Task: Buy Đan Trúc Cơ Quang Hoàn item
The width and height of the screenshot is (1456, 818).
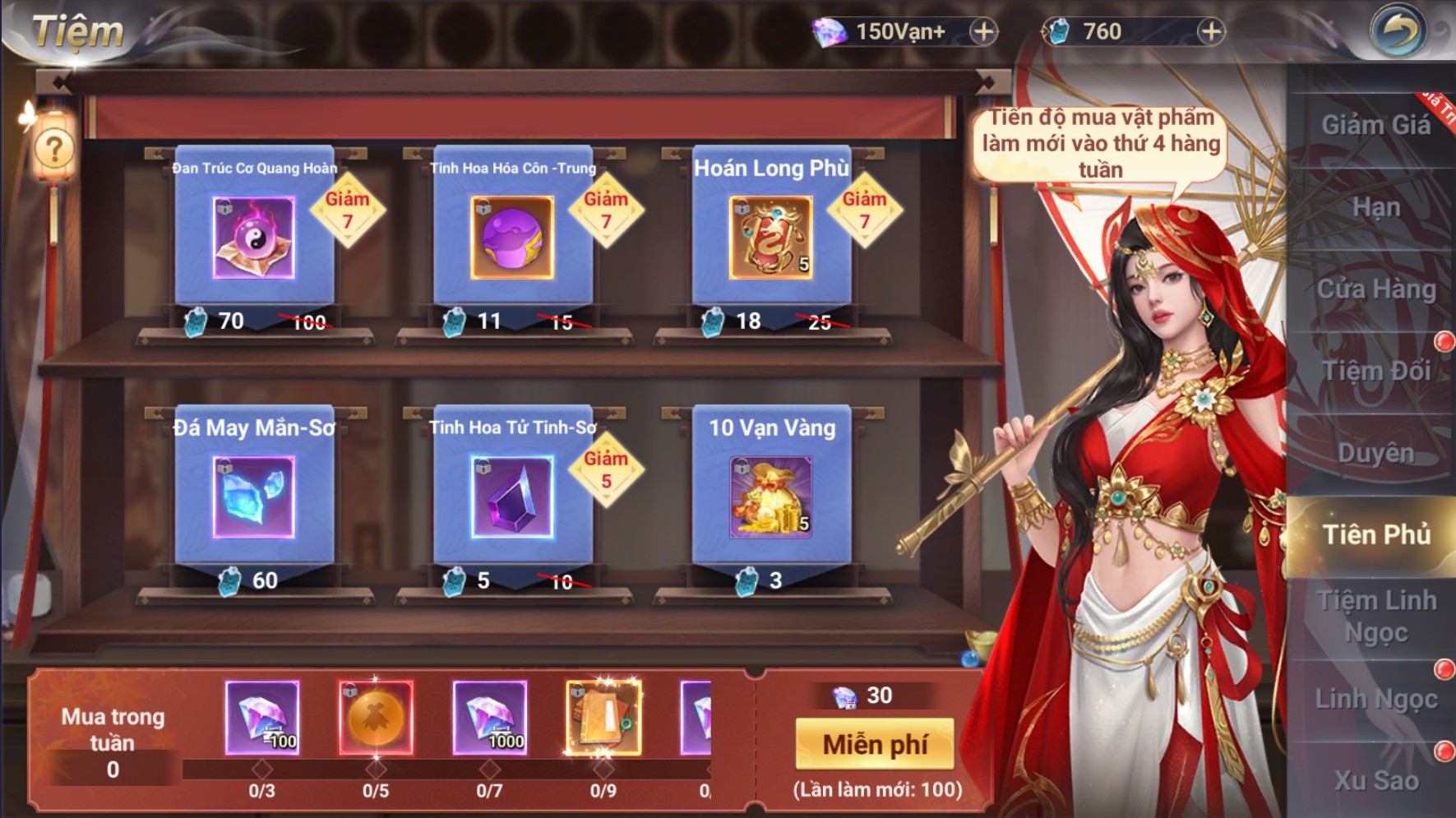Action: tap(253, 238)
